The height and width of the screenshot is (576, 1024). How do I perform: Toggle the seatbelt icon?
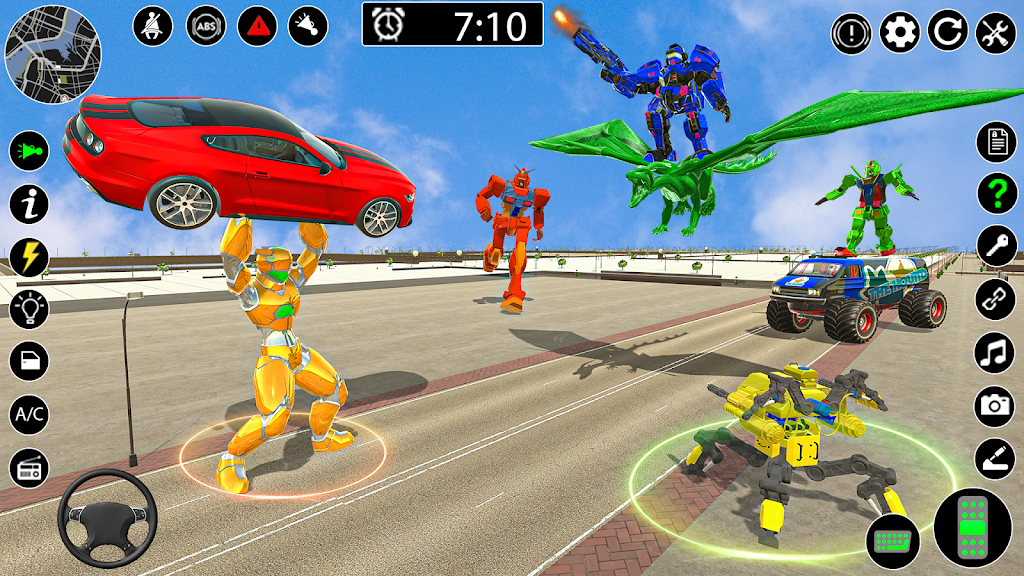153,26
